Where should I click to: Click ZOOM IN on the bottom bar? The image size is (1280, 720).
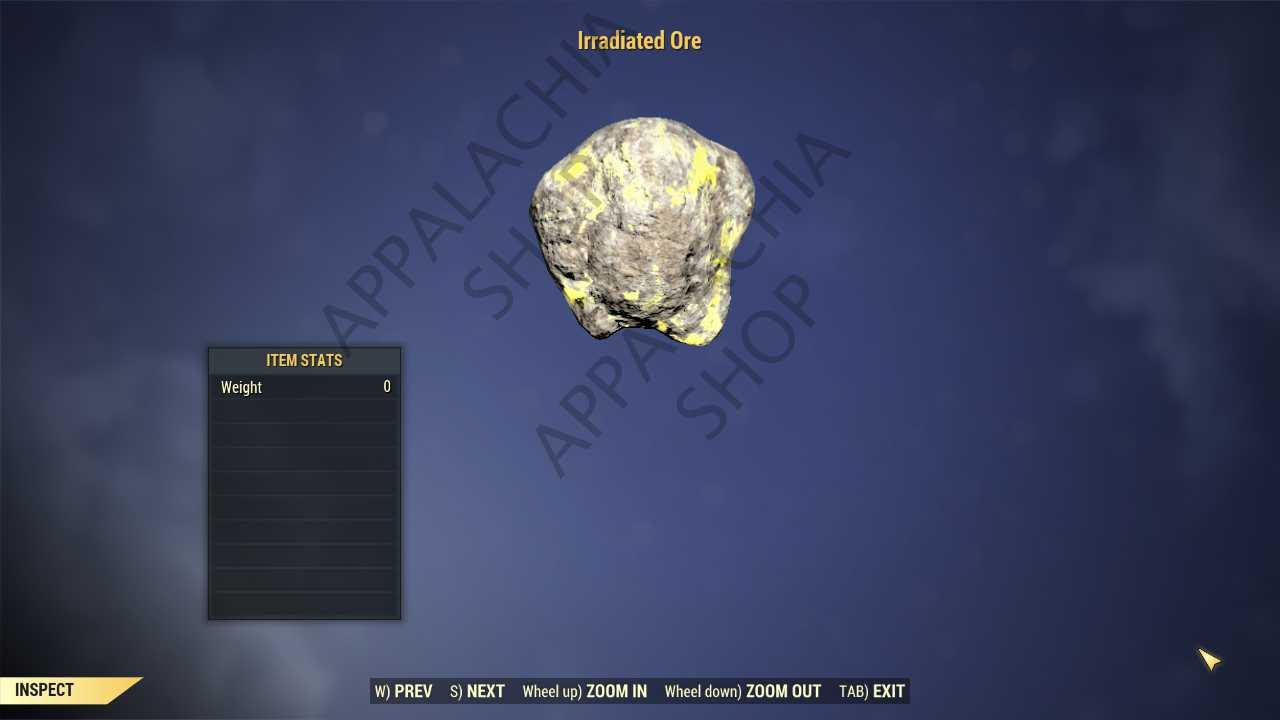(585, 691)
